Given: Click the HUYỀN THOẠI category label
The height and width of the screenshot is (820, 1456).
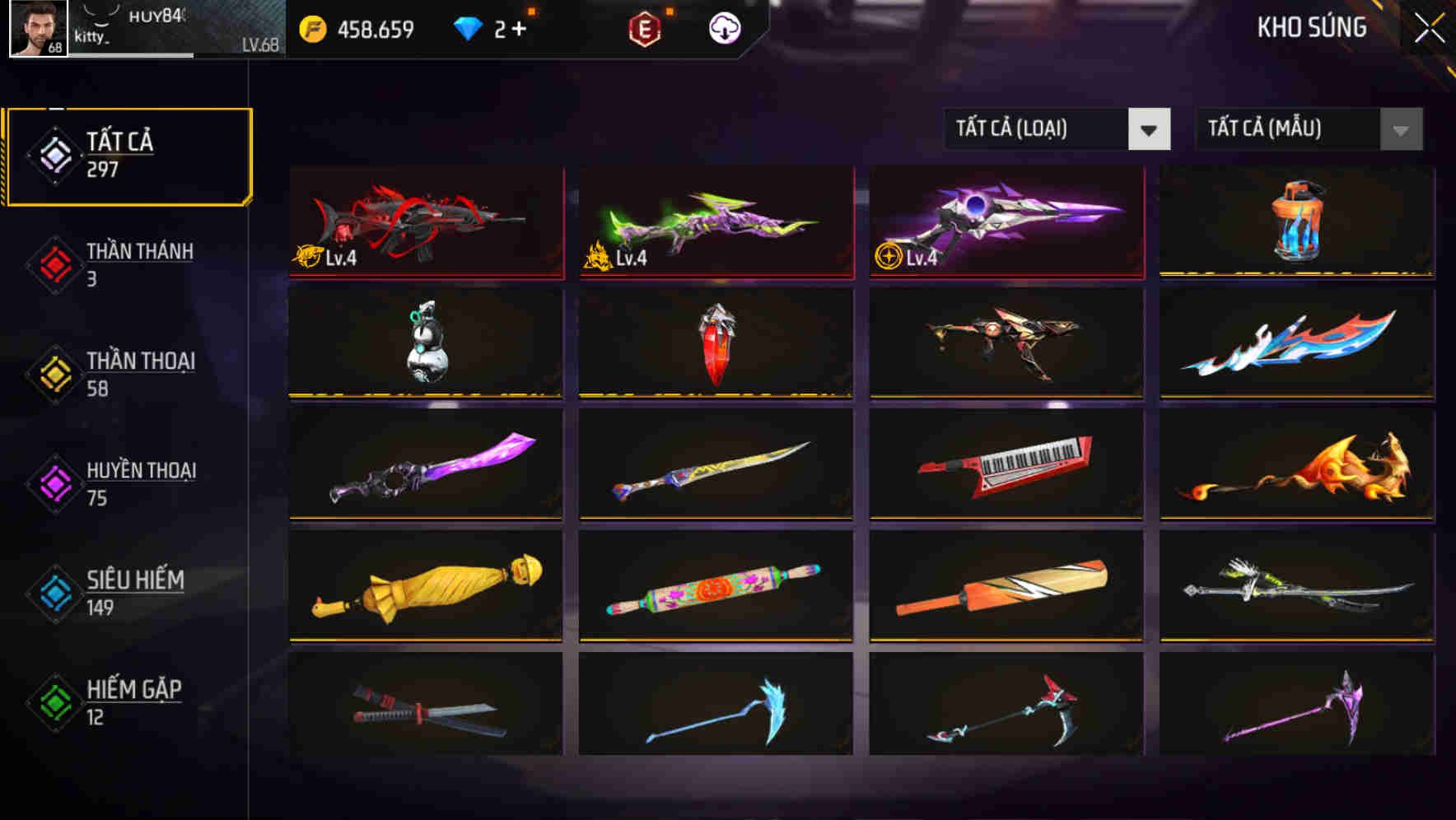Looking at the screenshot, I should tap(142, 471).
